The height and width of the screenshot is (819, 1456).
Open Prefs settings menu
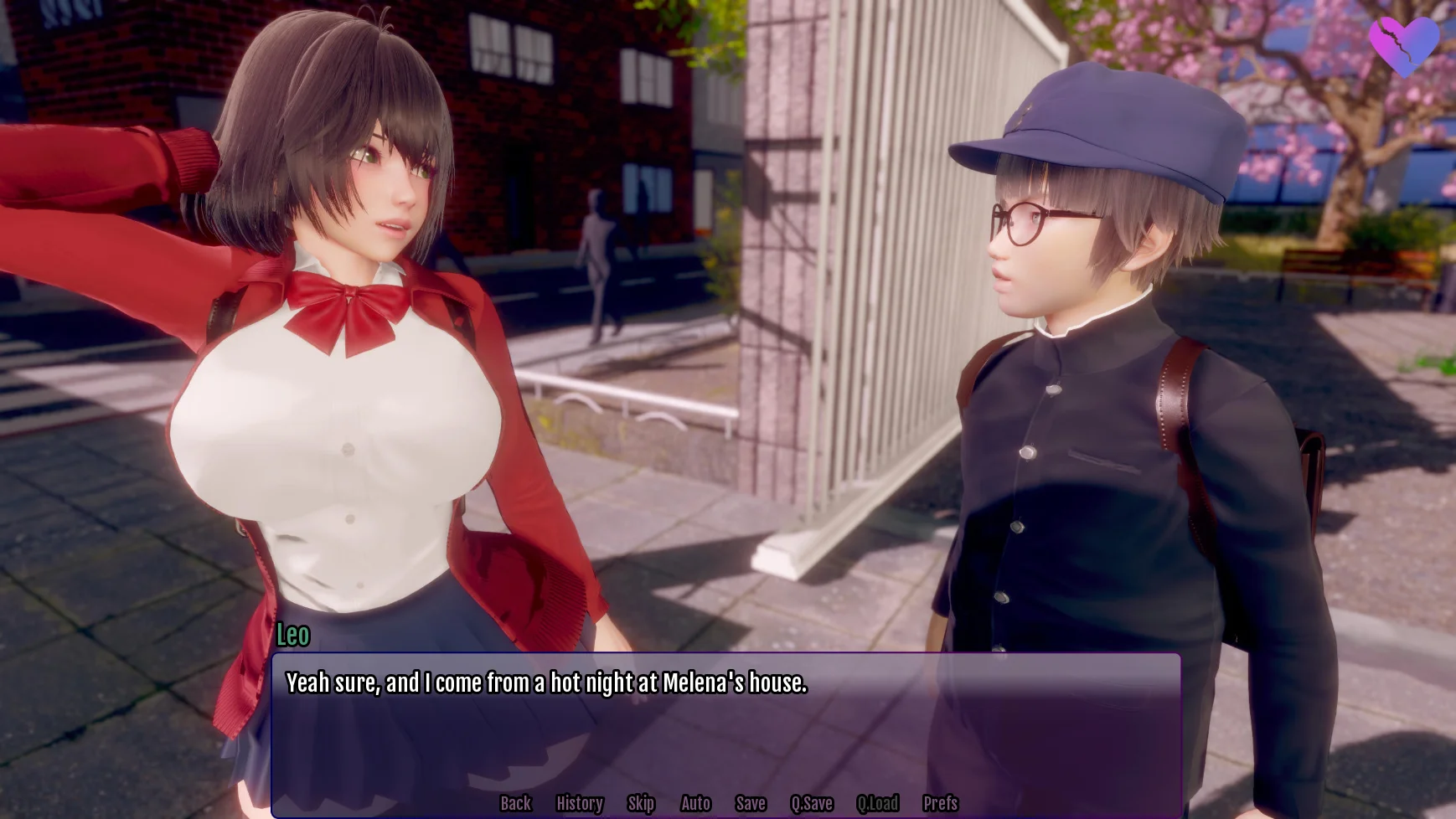940,803
